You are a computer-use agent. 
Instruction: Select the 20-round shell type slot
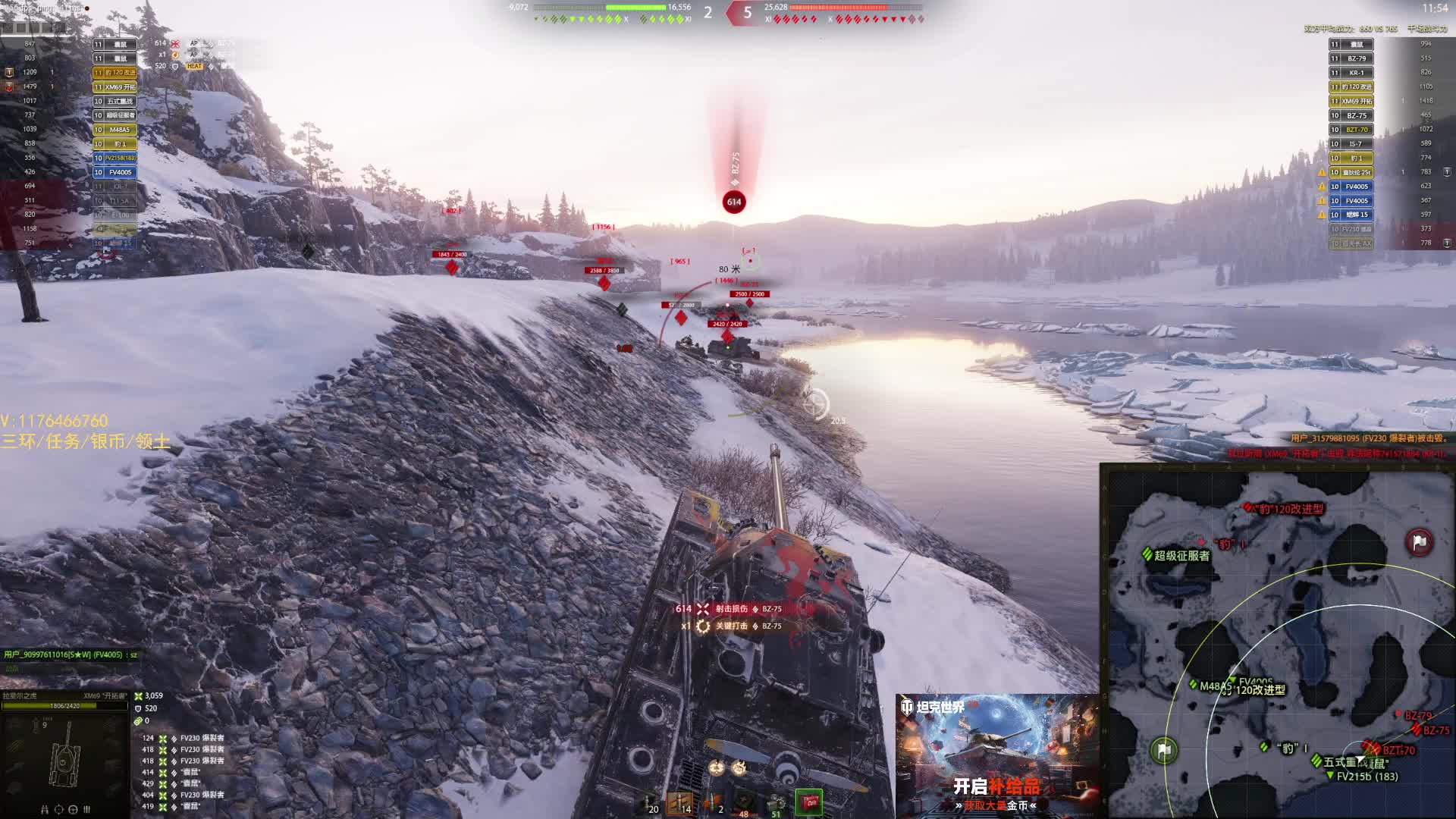pos(648,803)
